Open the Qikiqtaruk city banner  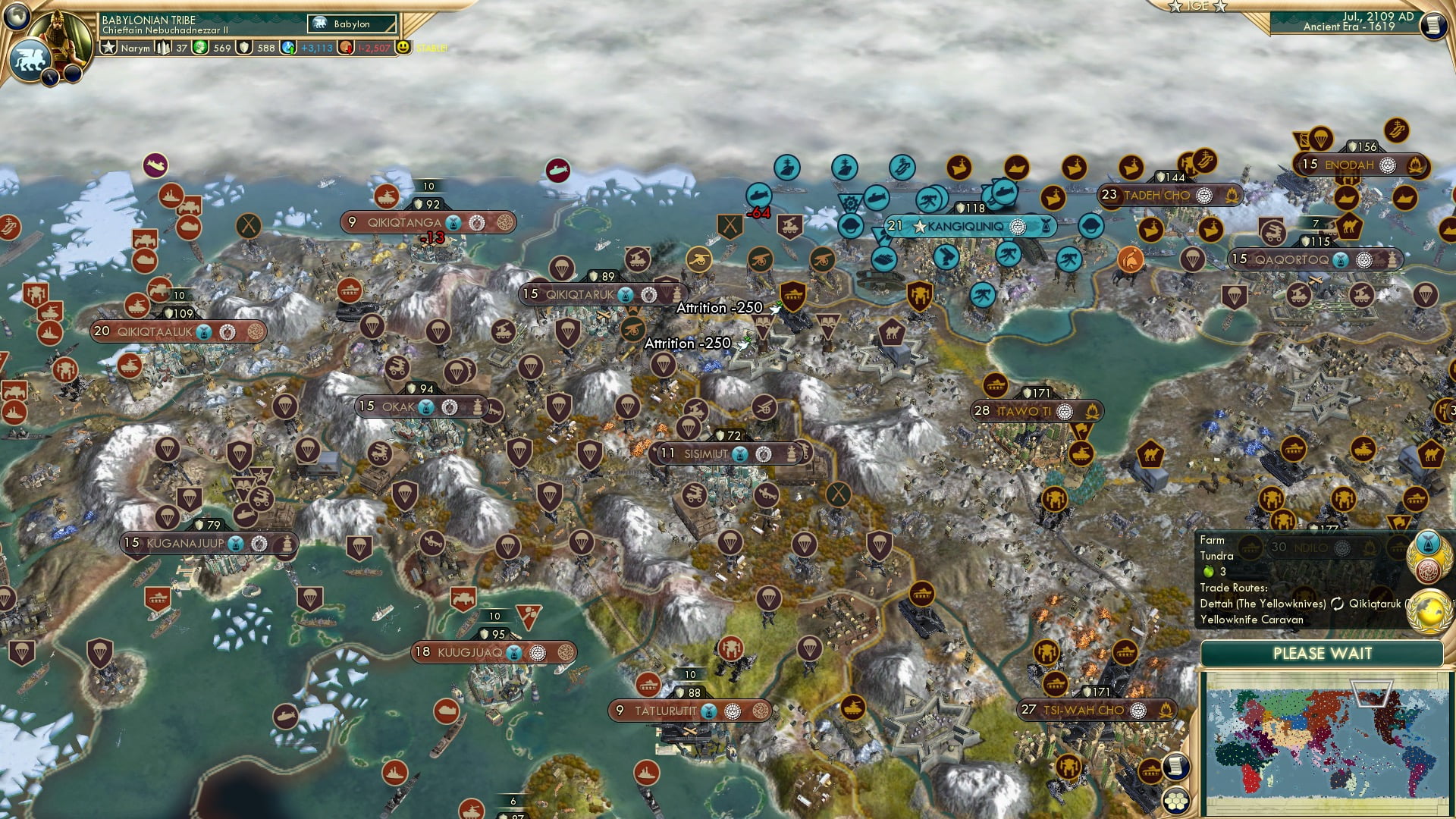588,292
